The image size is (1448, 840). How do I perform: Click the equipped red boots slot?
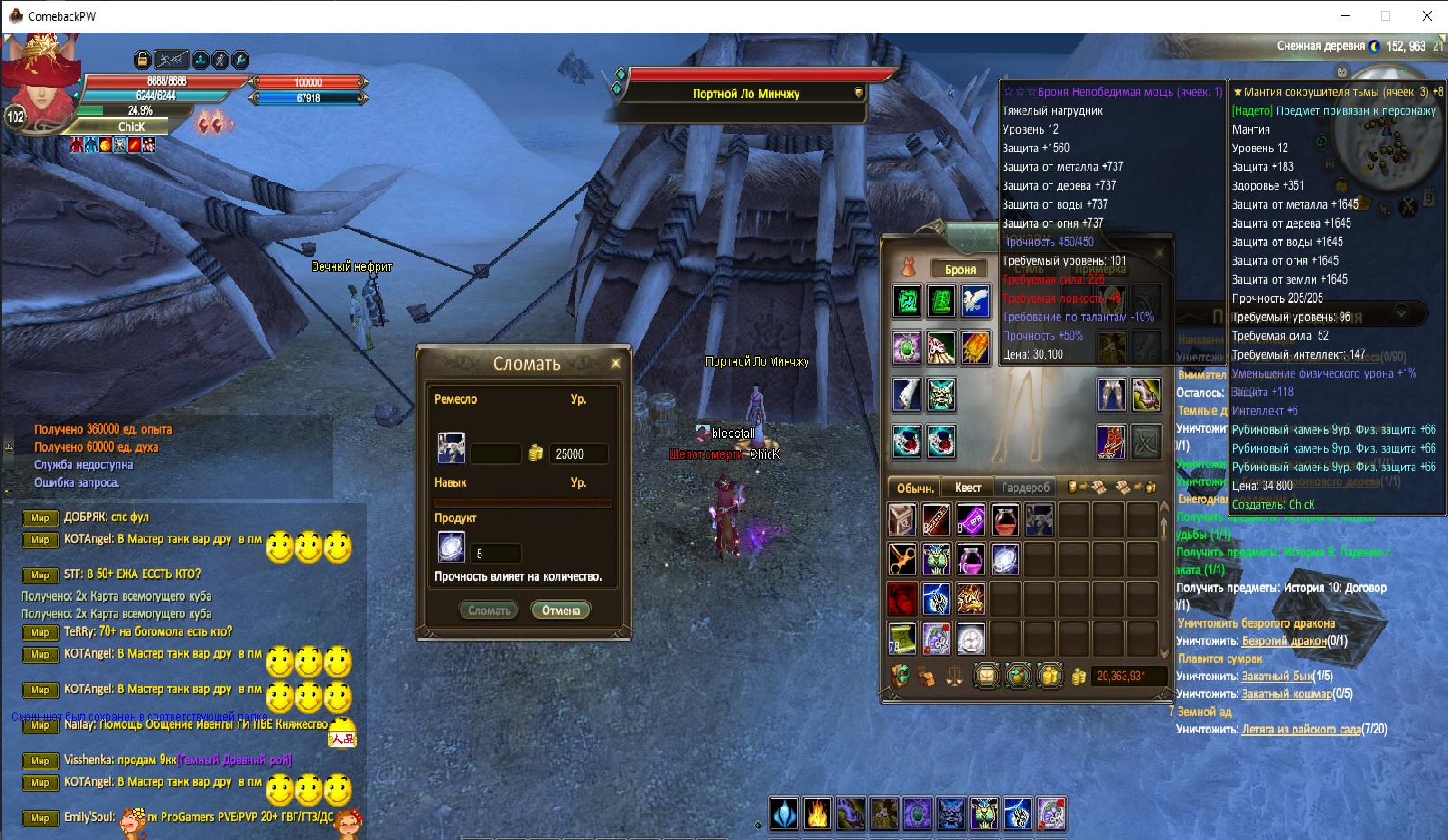[x=1111, y=442]
